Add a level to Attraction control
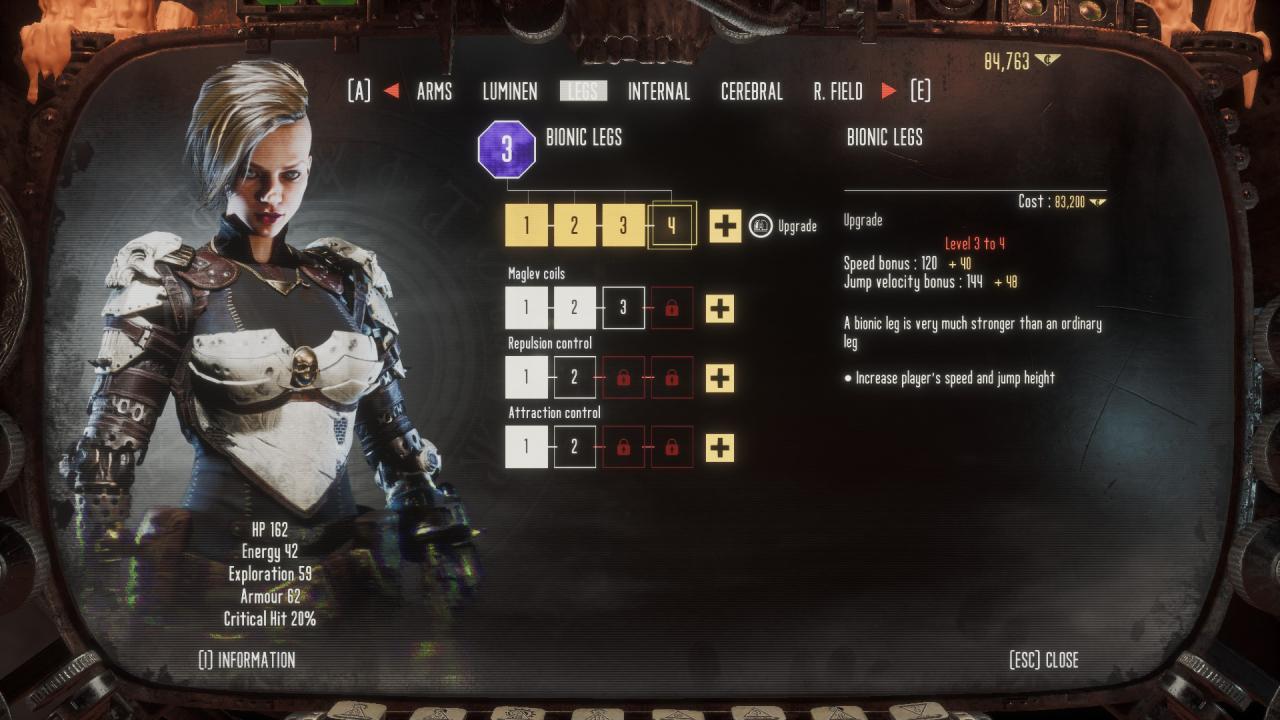This screenshot has height=720, width=1280. [720, 447]
